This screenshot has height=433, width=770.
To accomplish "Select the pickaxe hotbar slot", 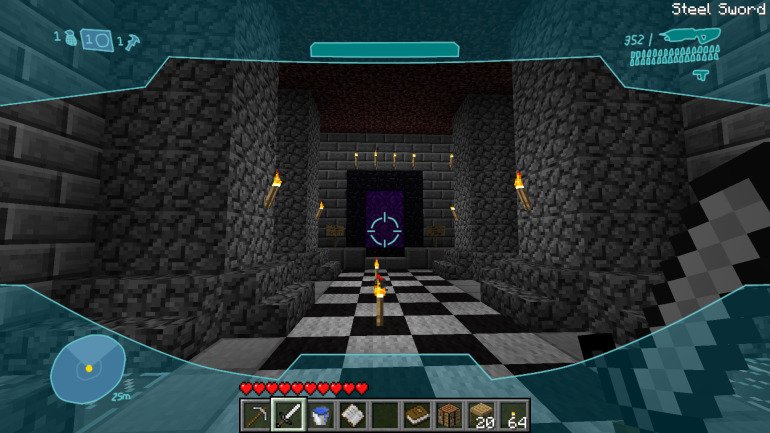I will [x=258, y=414].
